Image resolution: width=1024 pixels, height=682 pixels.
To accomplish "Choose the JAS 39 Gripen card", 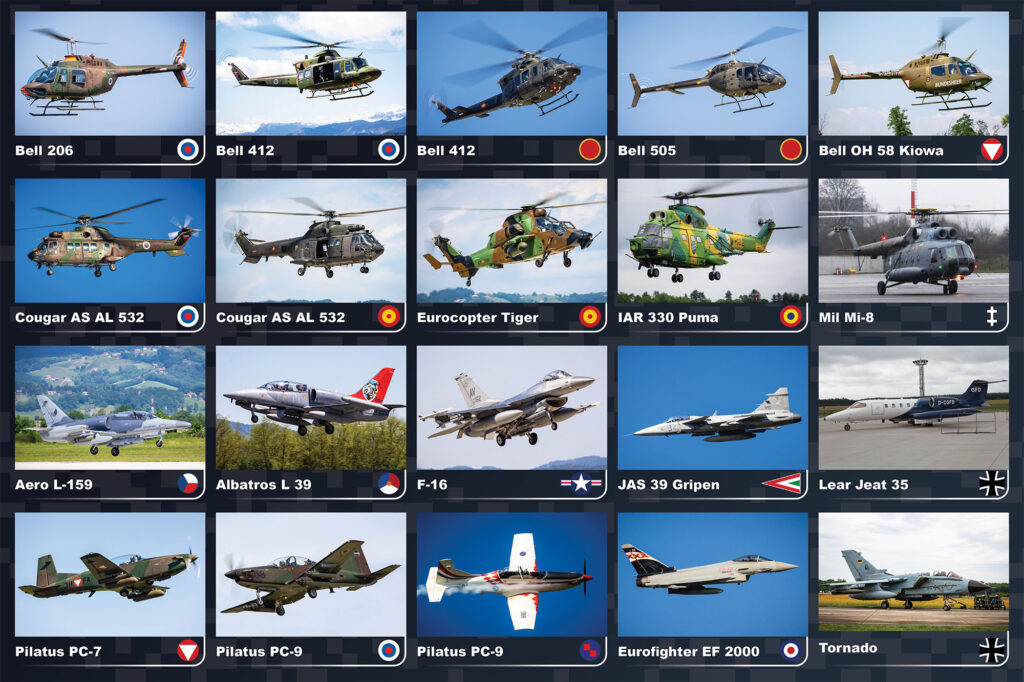I will tap(712, 421).
